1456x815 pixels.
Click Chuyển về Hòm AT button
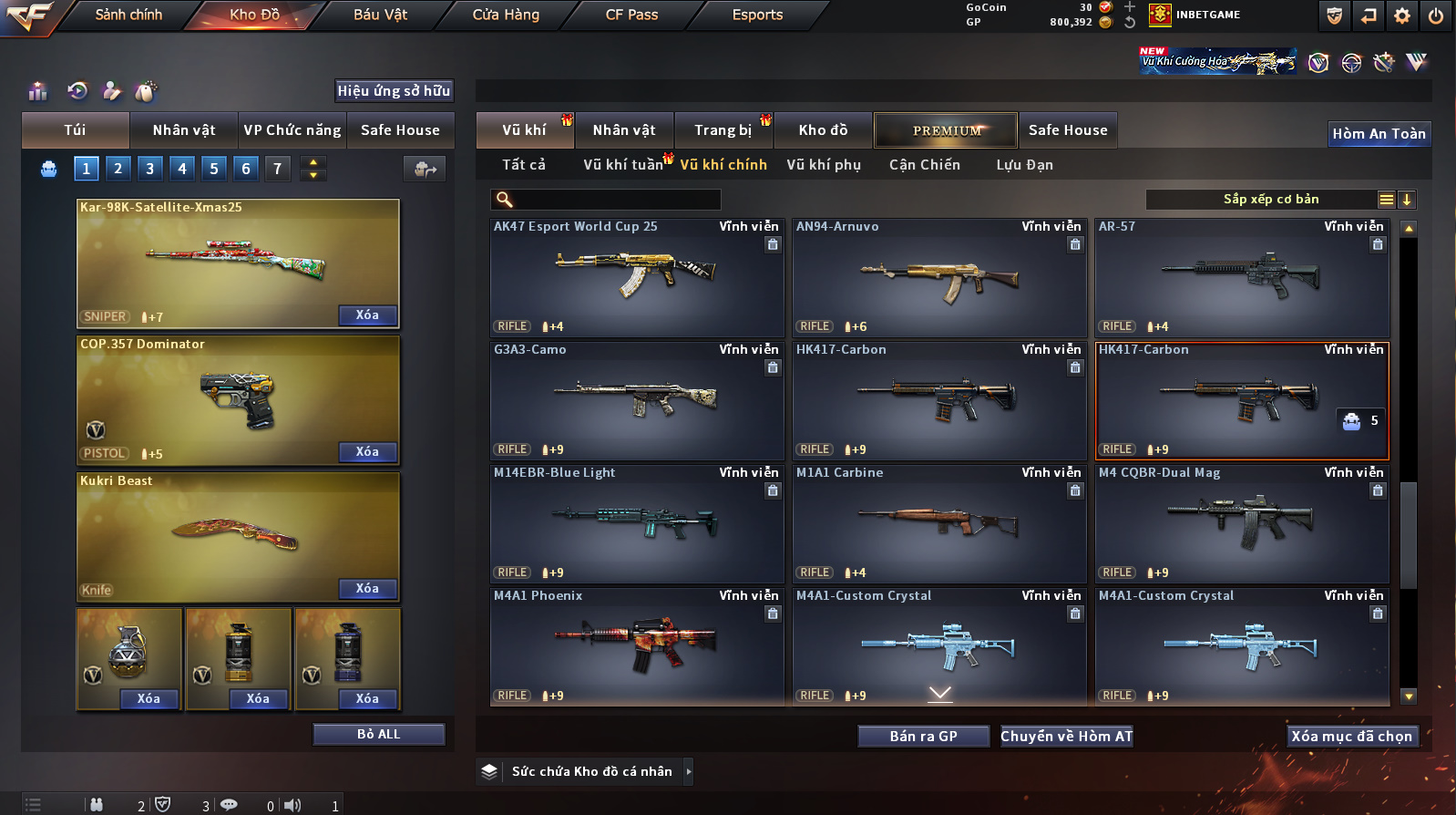1066,737
